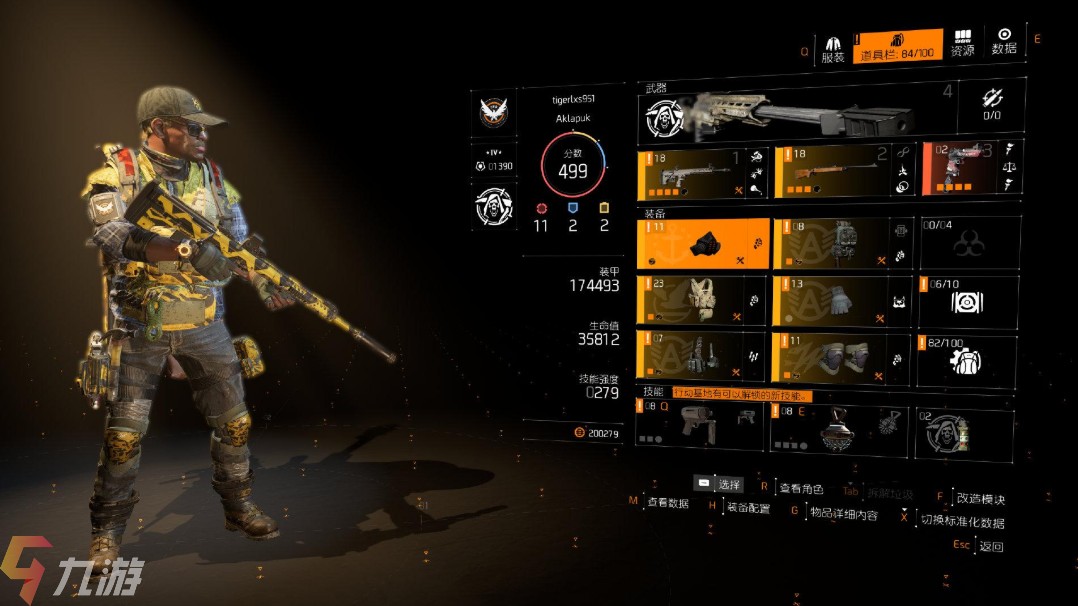Viewport: 1078px width, 606px height.
Task: Select the primary weapon slot numbered 1
Action: pos(702,170)
